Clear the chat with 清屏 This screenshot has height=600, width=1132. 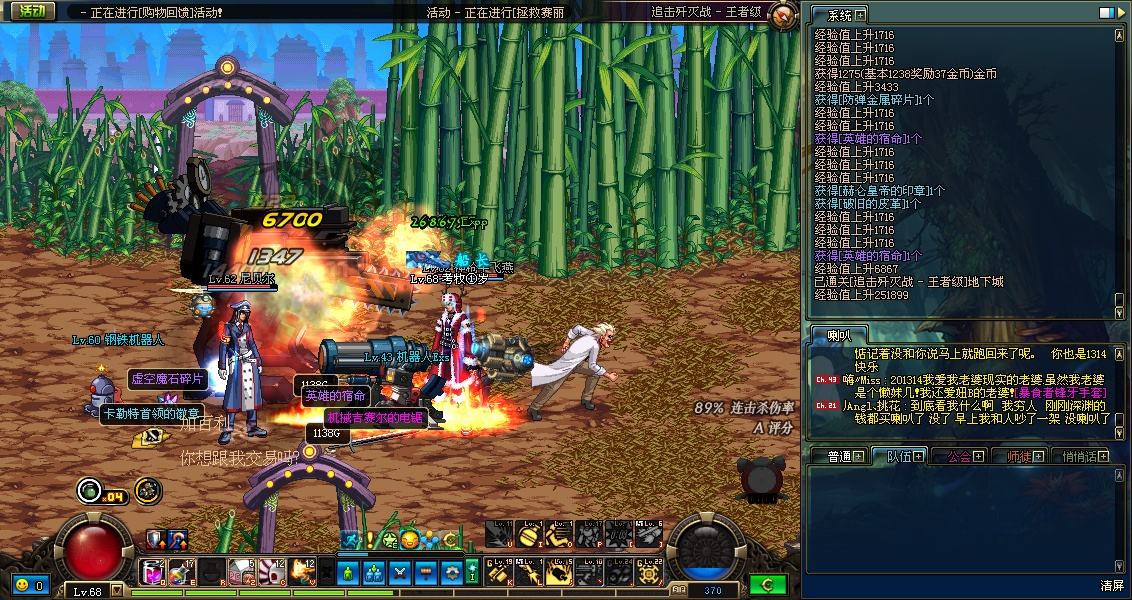tap(1112, 585)
